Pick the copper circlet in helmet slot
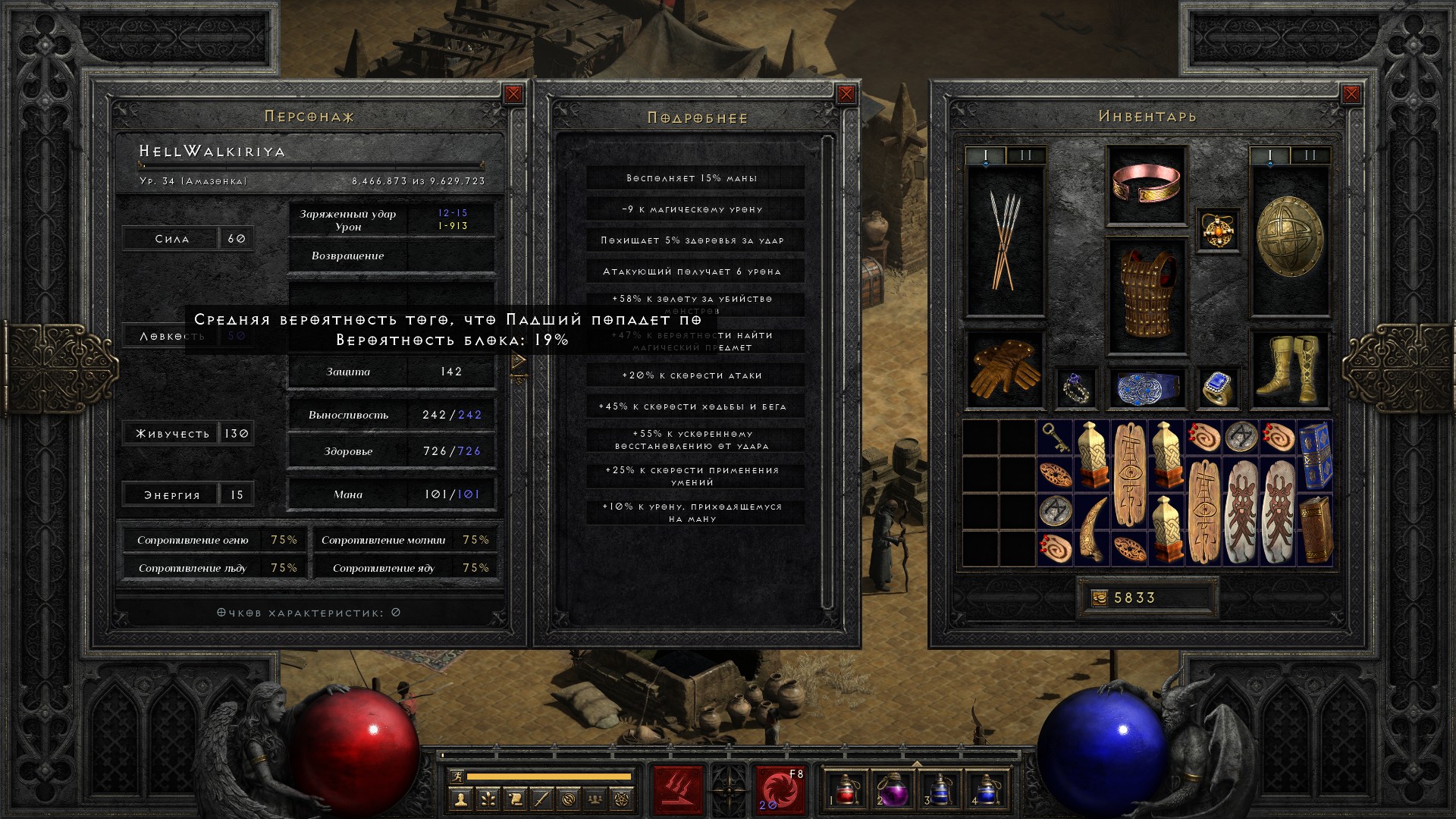The image size is (1456, 819). click(1147, 185)
